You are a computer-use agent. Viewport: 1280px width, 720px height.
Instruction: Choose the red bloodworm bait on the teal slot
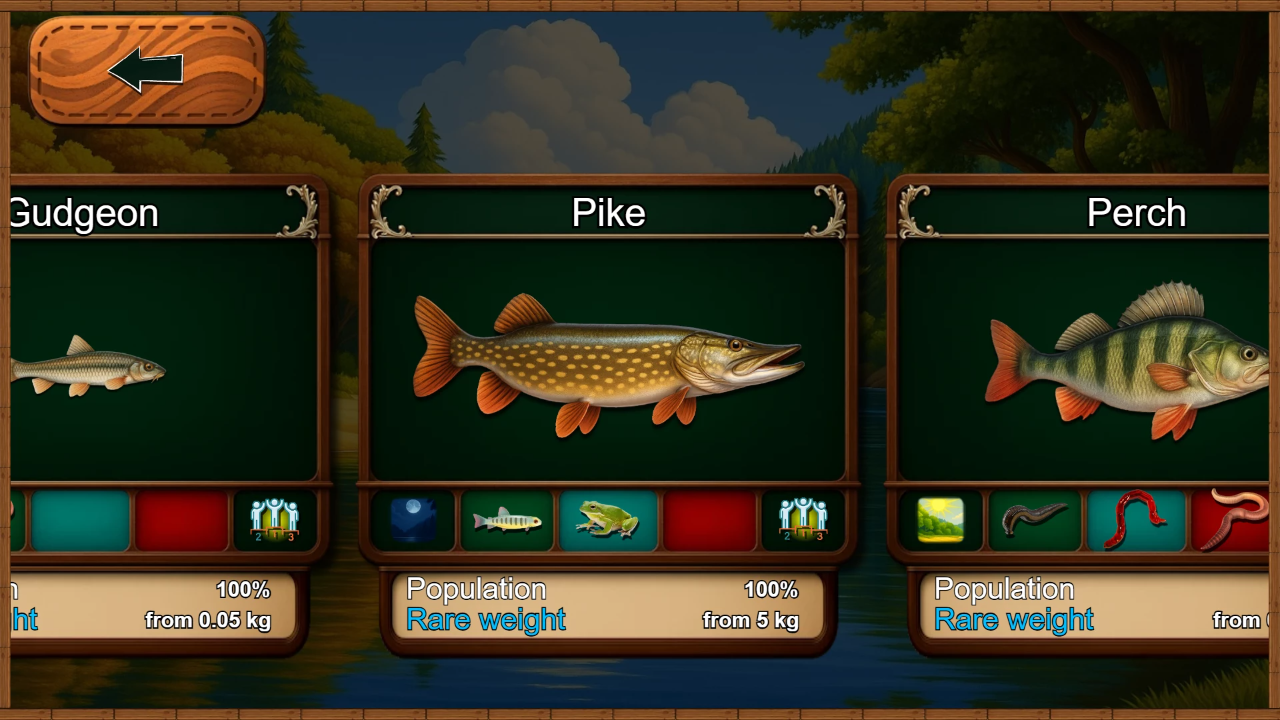(x=1135, y=520)
